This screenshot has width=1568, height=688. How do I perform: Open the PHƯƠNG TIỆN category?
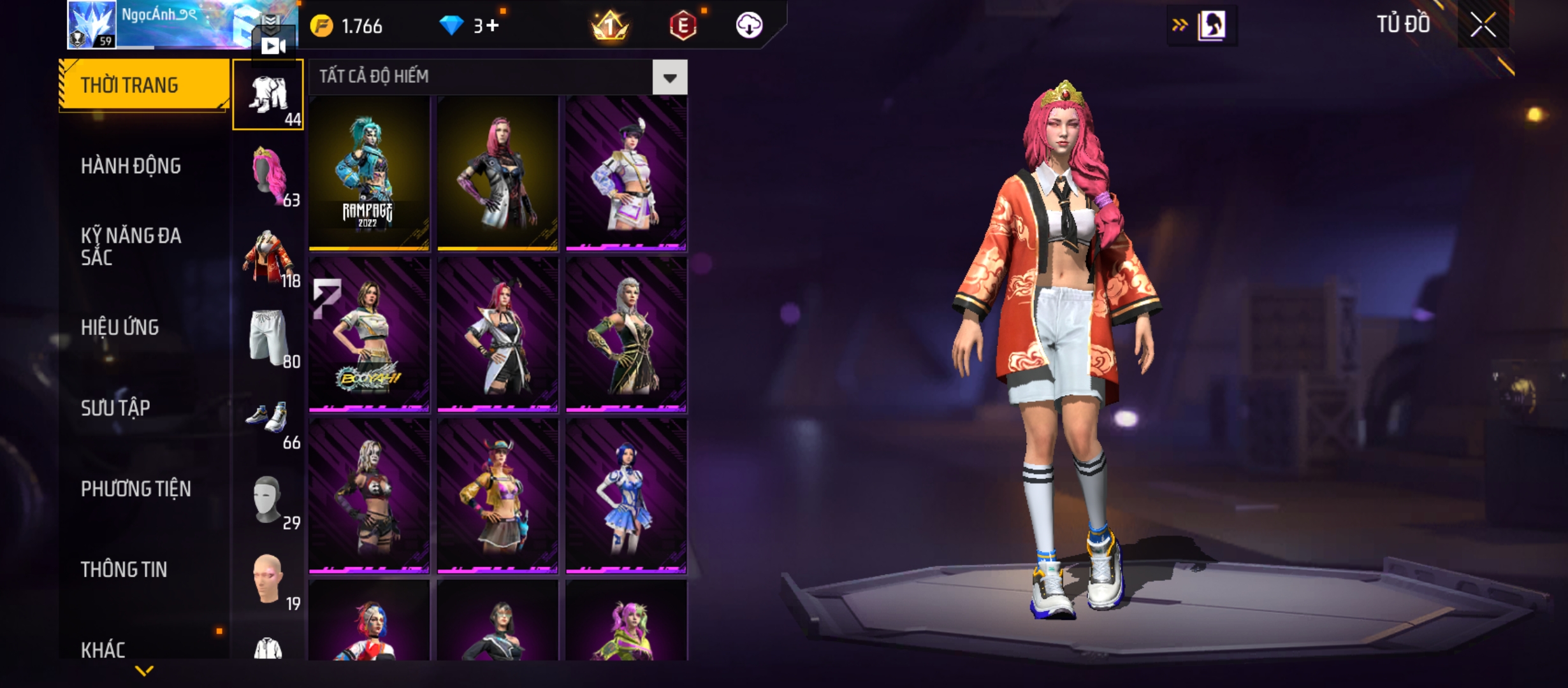136,489
